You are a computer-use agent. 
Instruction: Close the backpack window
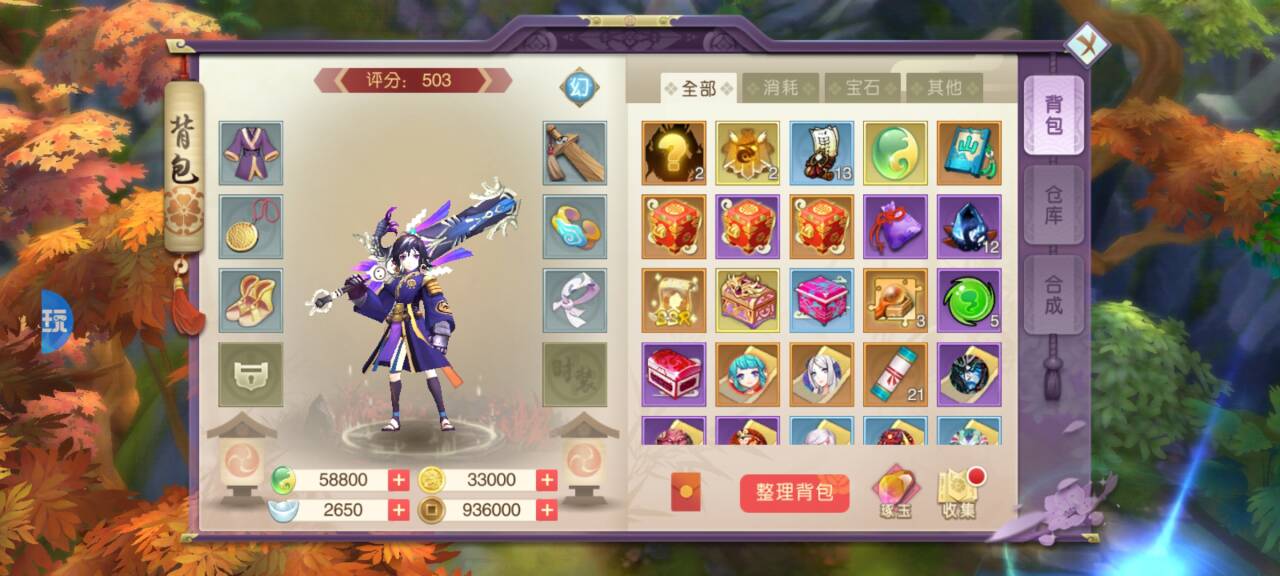point(1087,44)
